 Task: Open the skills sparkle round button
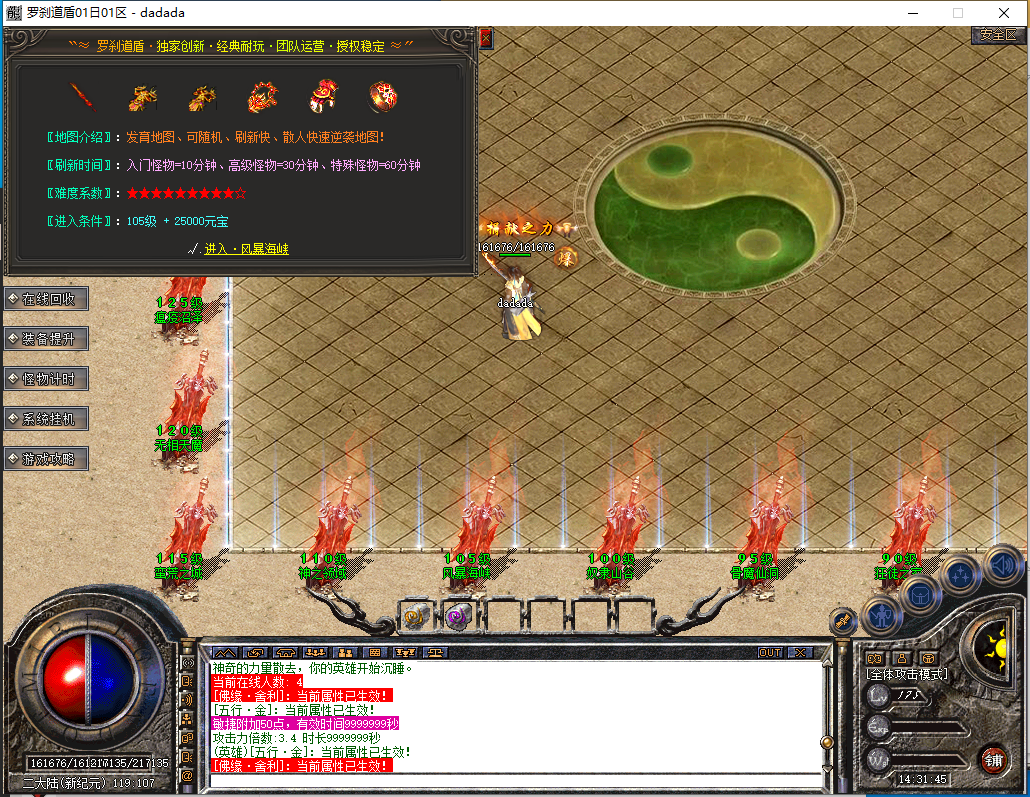961,574
